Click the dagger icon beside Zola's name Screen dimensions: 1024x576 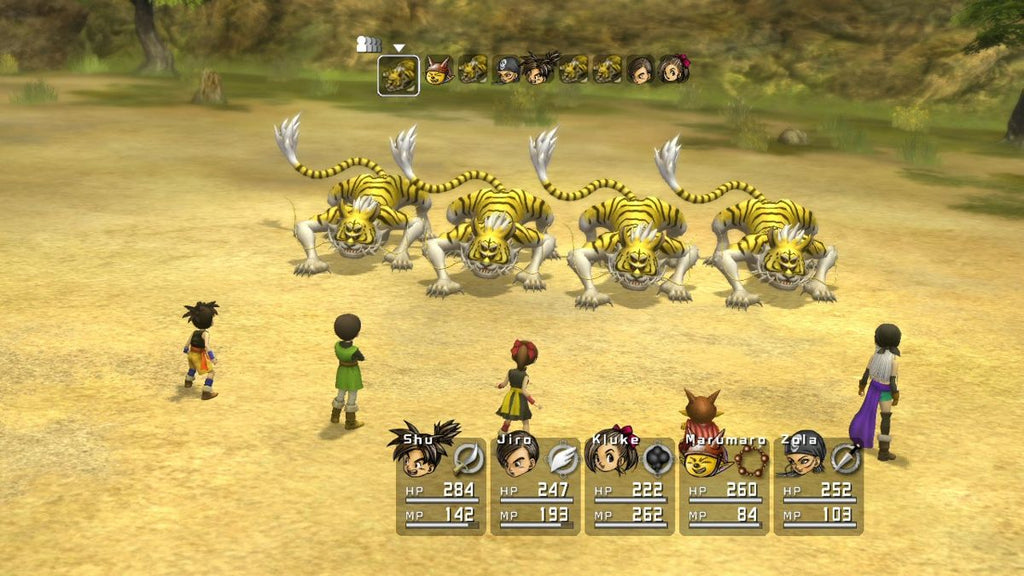click(x=846, y=459)
